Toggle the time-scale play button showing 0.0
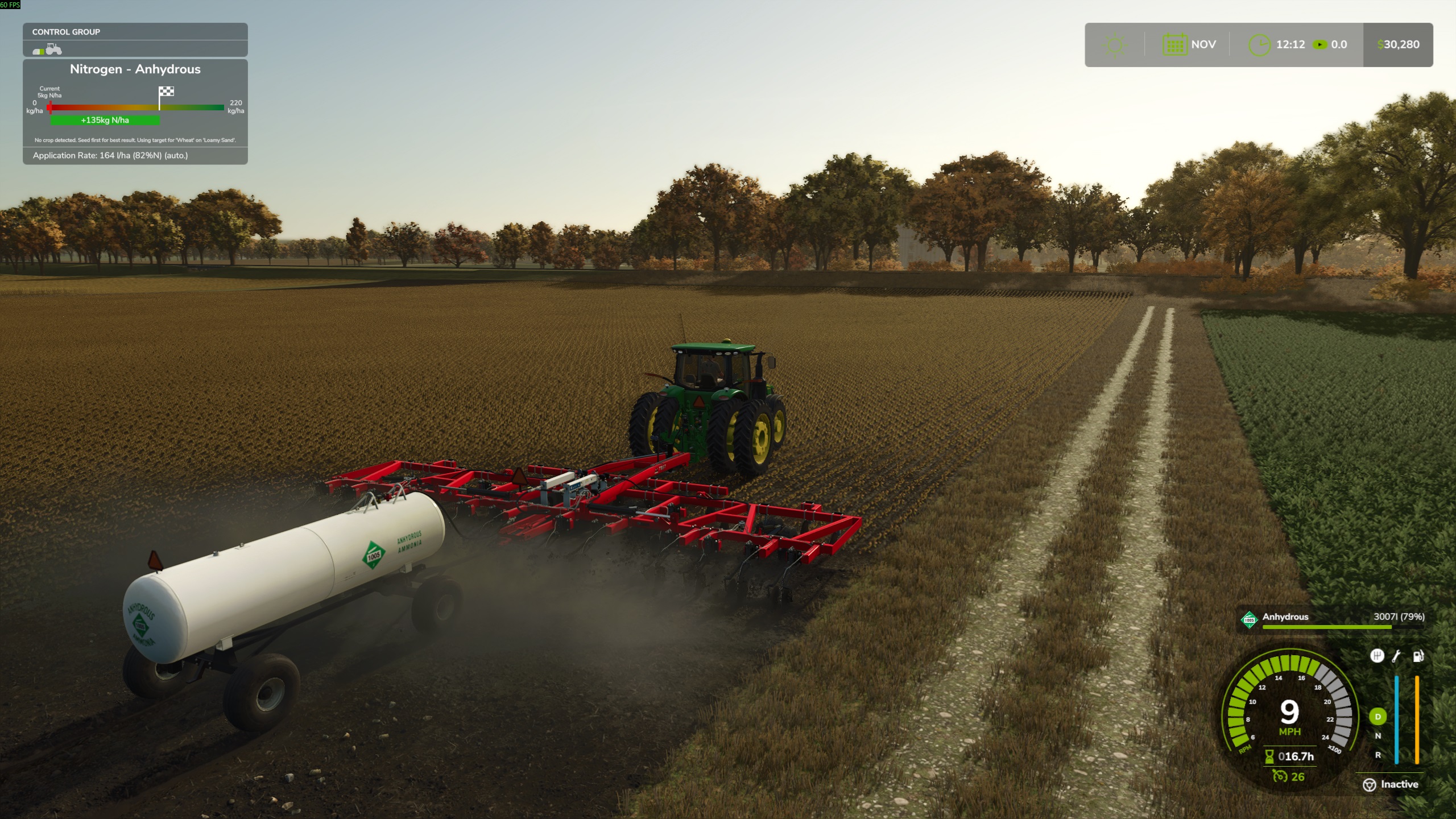 pos(1319,44)
